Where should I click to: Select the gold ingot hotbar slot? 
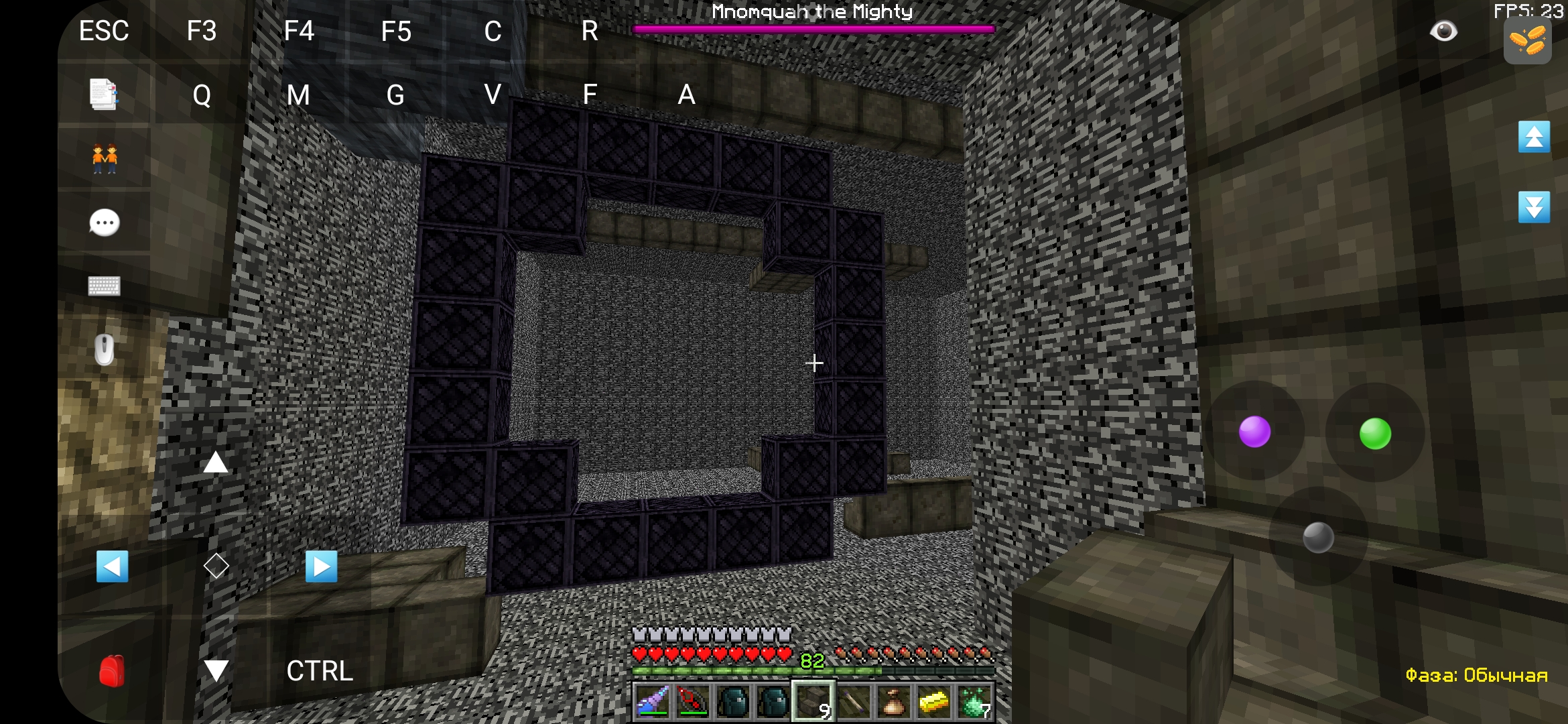[934, 701]
